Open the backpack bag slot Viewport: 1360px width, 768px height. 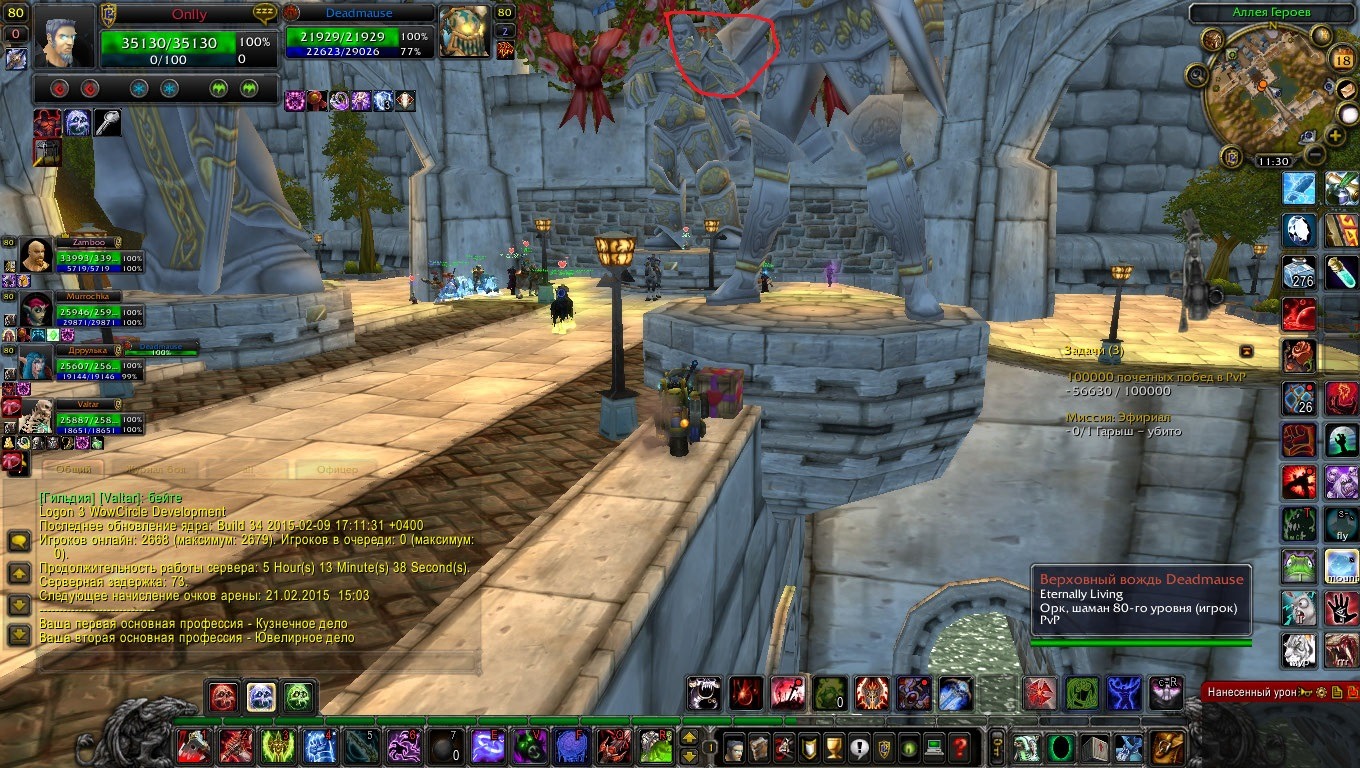point(1167,747)
